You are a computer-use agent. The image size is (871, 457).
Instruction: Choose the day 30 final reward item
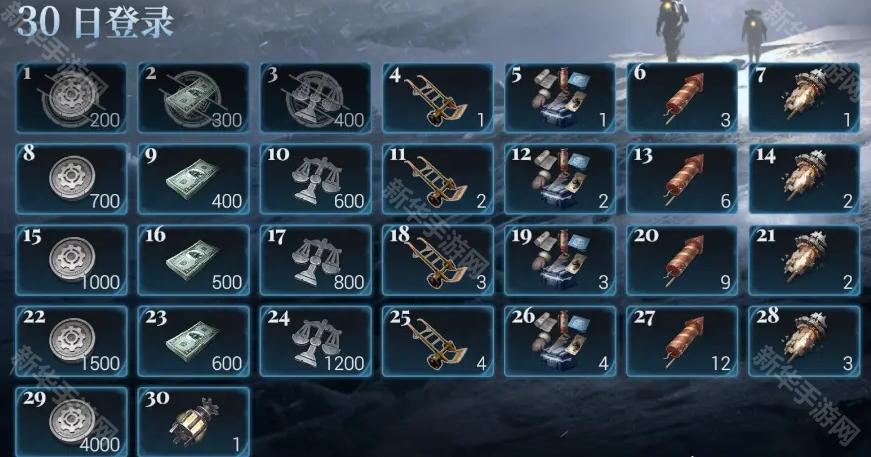[x=194, y=422]
